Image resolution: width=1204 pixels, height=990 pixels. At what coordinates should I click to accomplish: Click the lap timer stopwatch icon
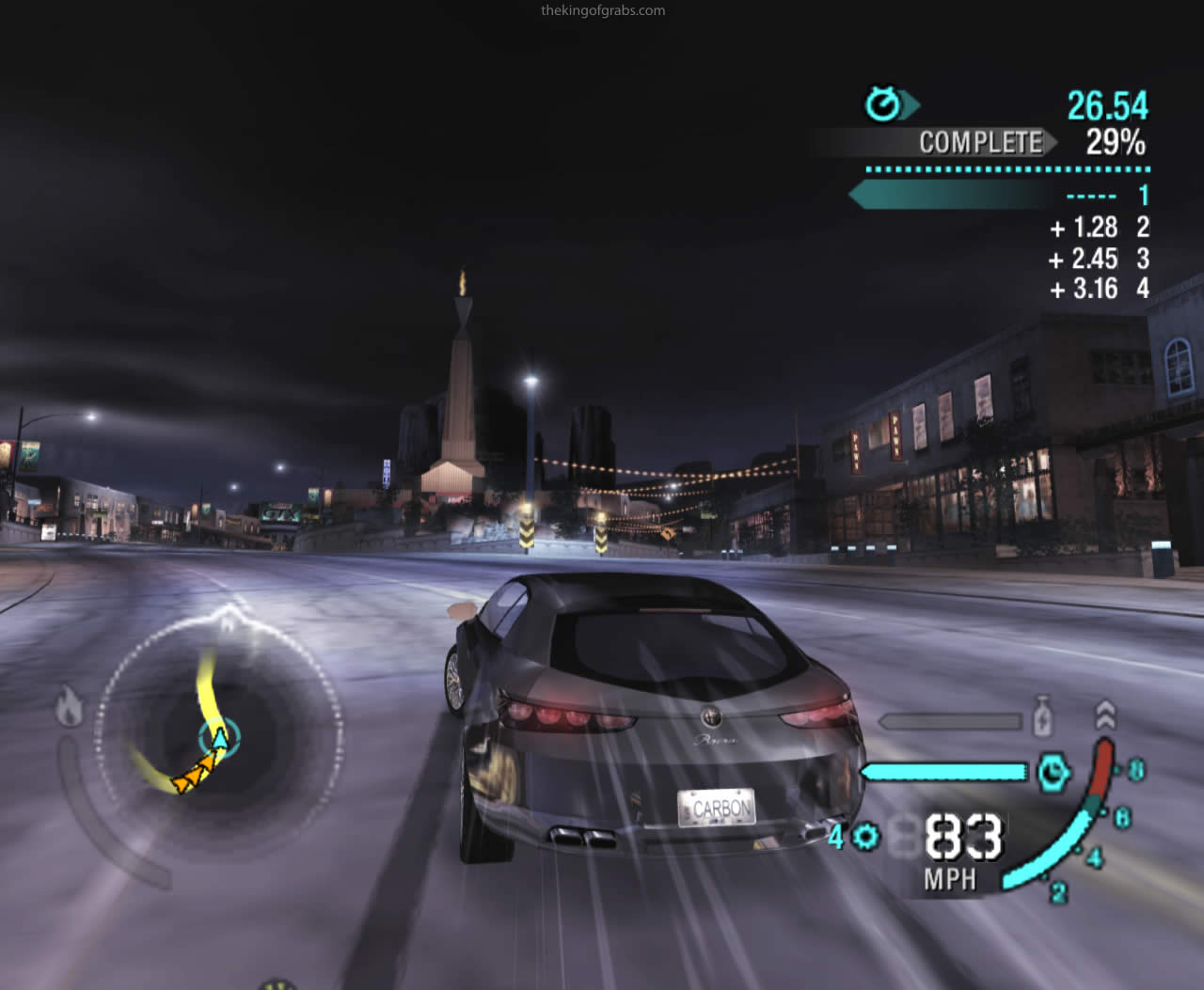pos(883,104)
